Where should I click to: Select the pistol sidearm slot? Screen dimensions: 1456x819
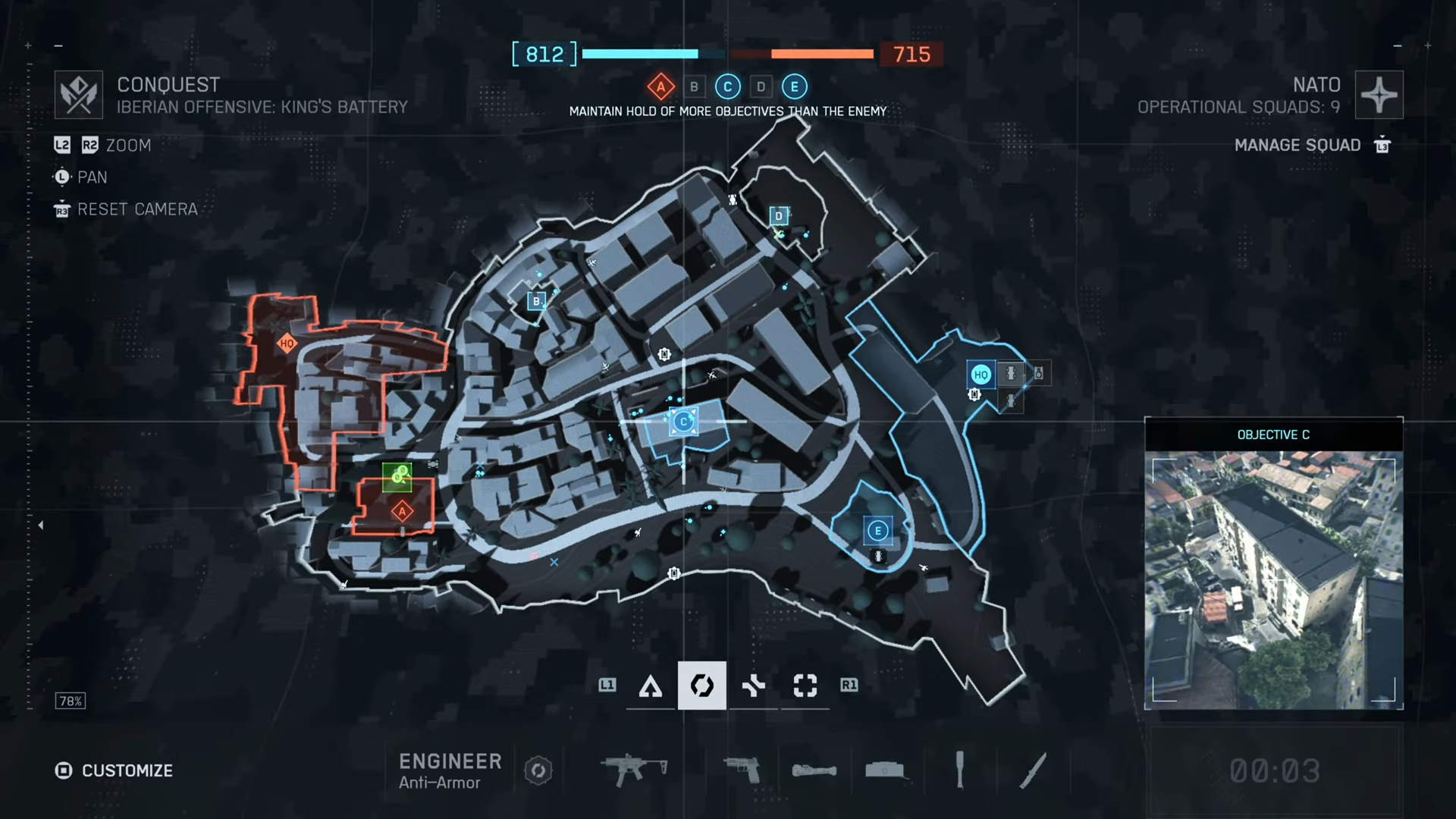742,770
